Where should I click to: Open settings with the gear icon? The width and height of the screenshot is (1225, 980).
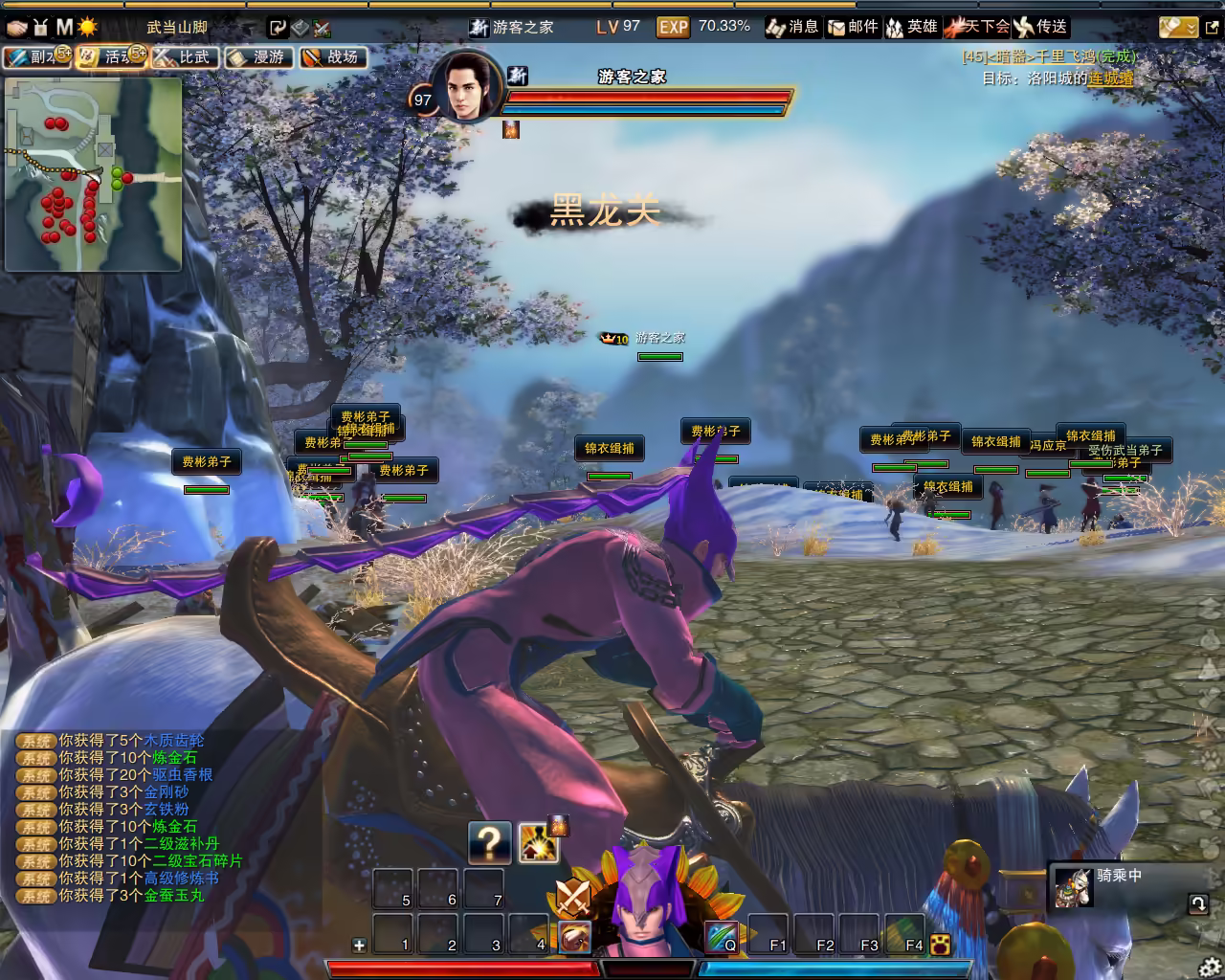[1211, 966]
